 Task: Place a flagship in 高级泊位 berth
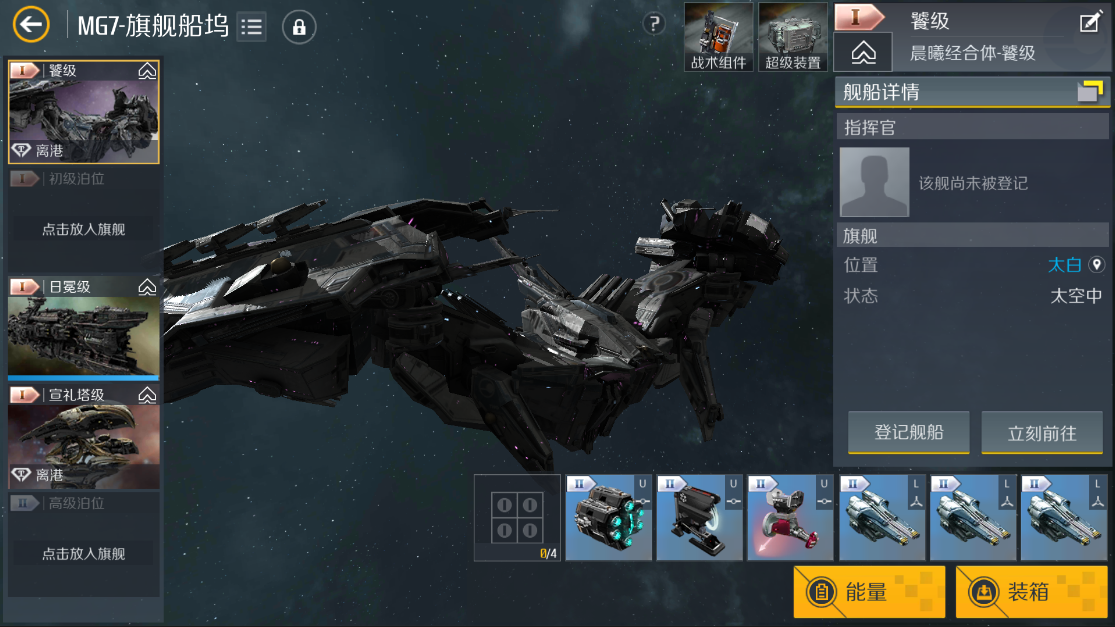click(83, 553)
